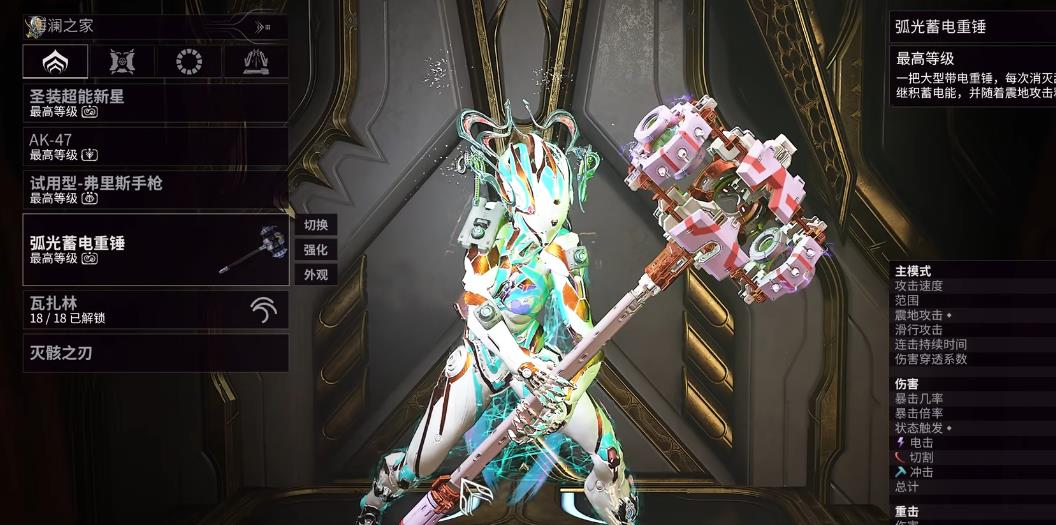Open the 强化 upgrade button
Image resolution: width=1056 pixels, height=525 pixels.
315,250
